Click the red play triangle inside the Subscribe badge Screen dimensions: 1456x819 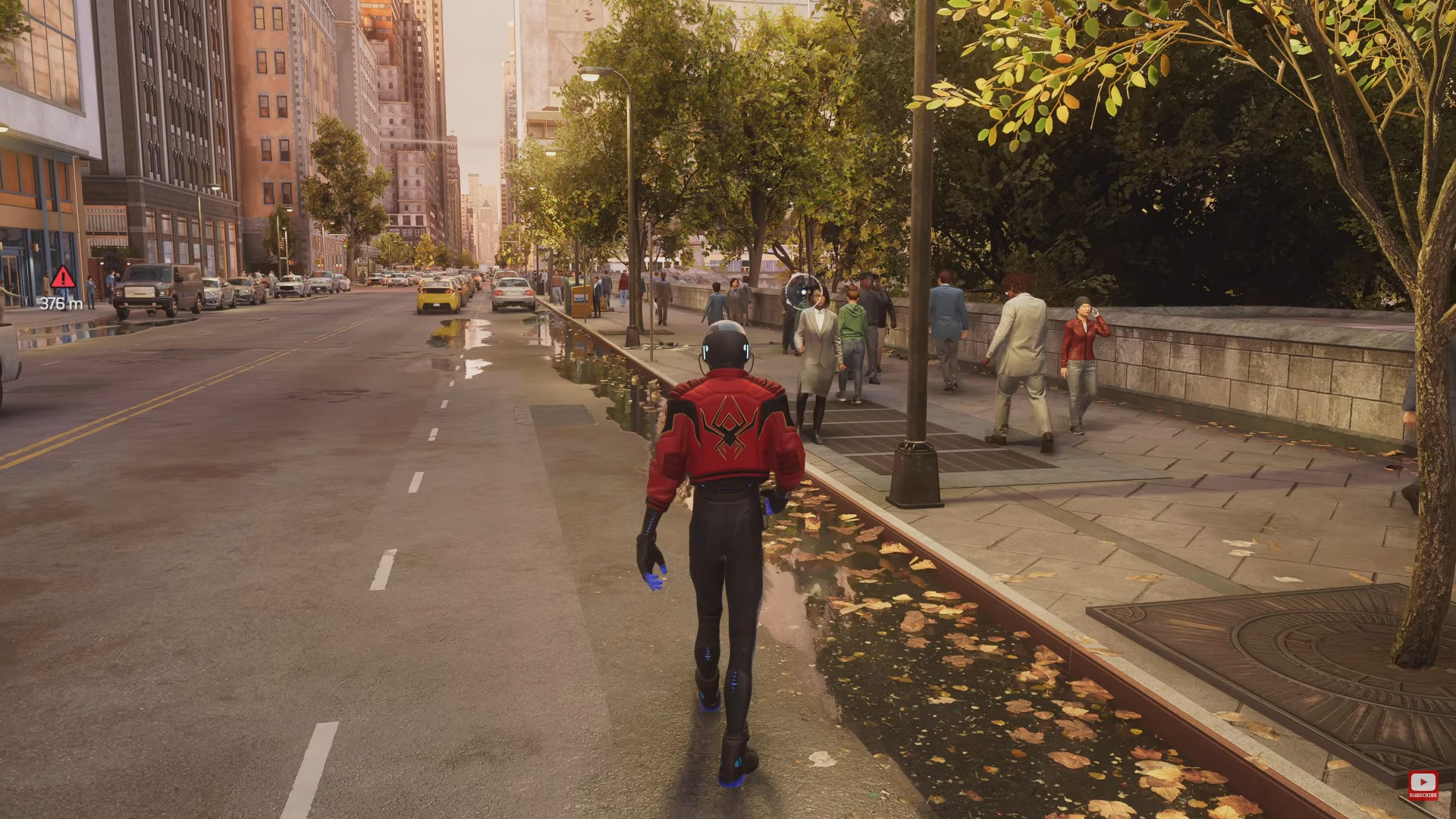(1423, 782)
